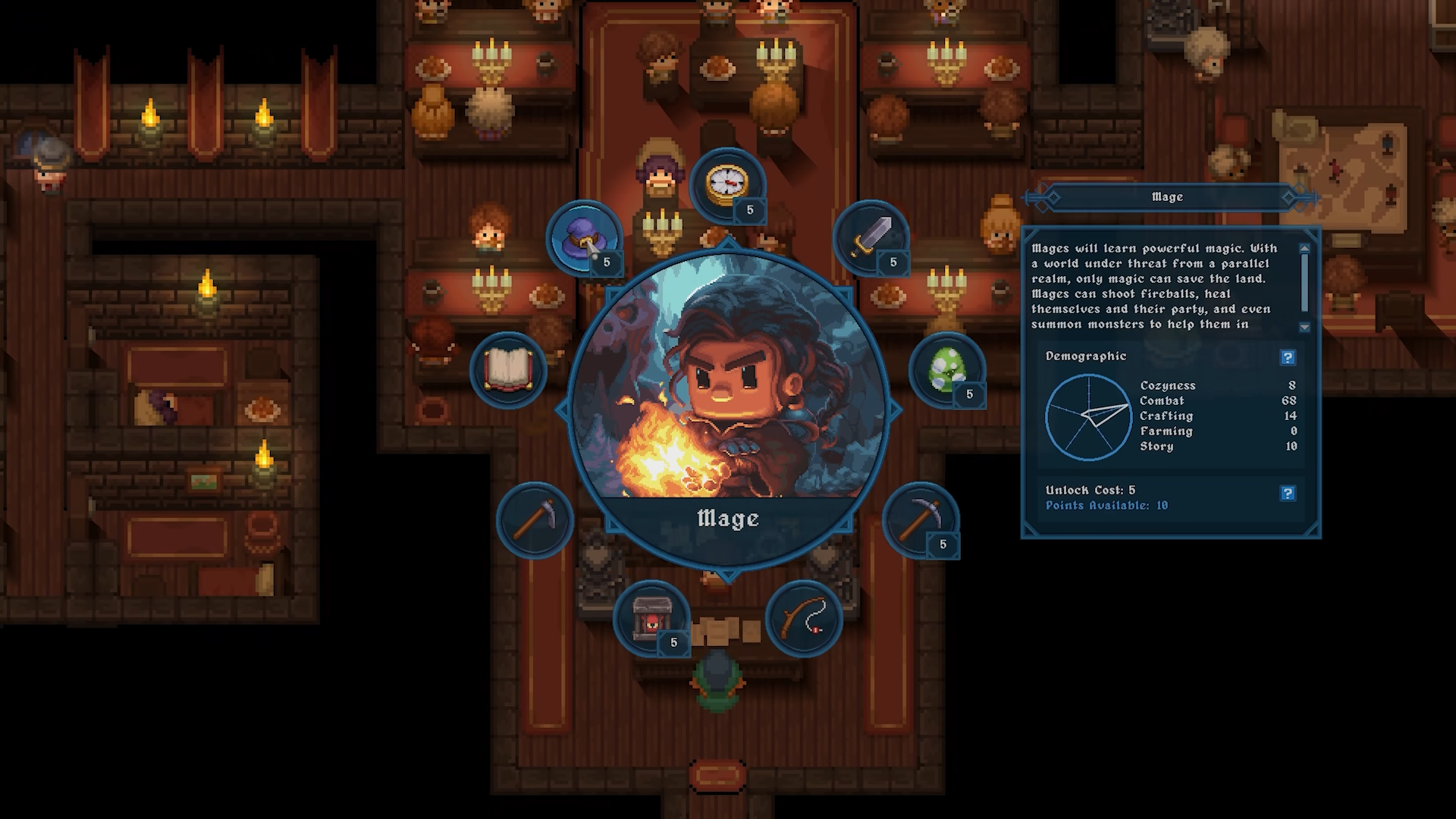This screenshot has height=819, width=1456.
Task: Choose the hoe farming icon
Action: [534, 520]
